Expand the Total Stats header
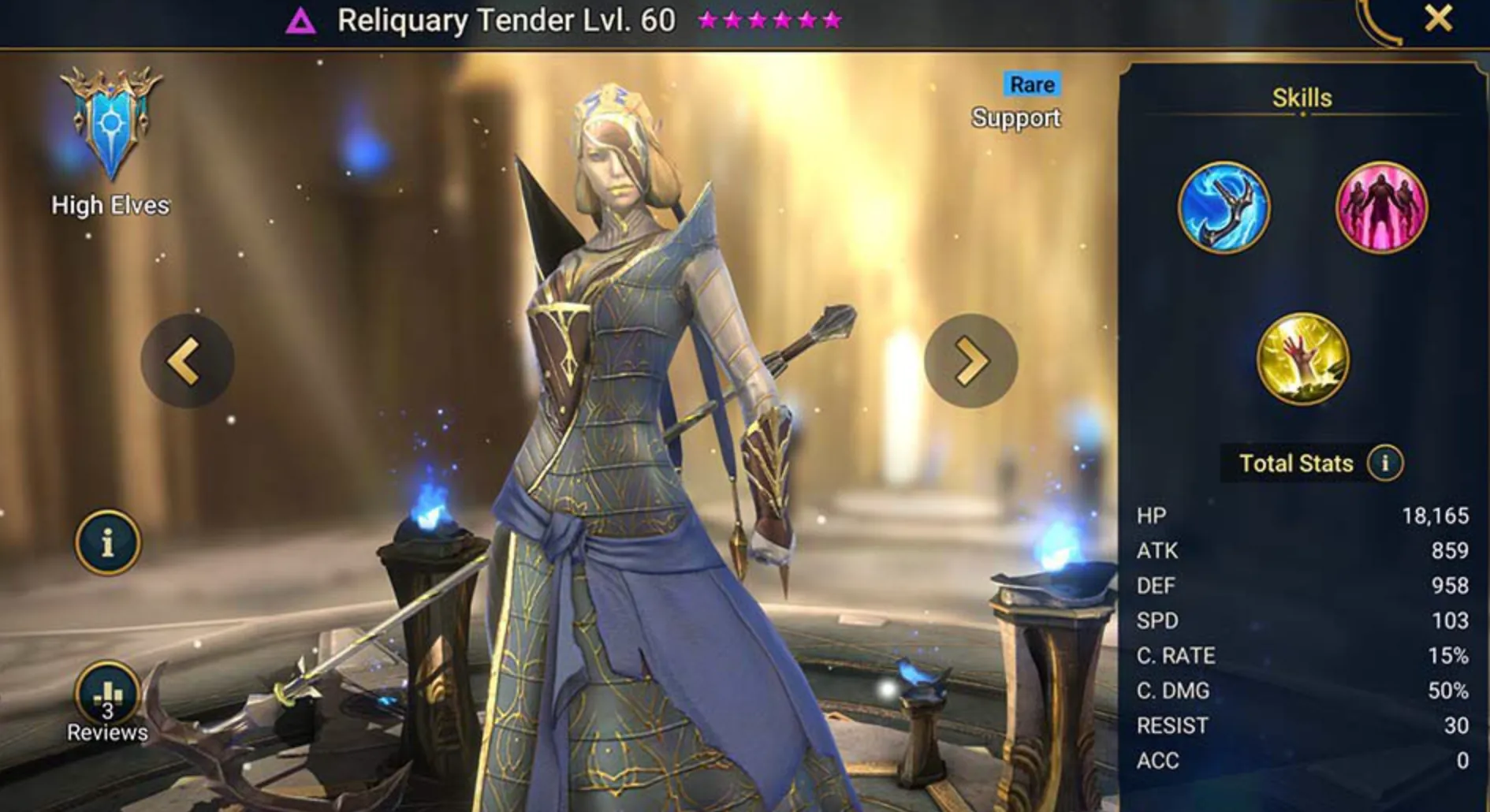Image resolution: width=1490 pixels, height=812 pixels. click(1297, 464)
